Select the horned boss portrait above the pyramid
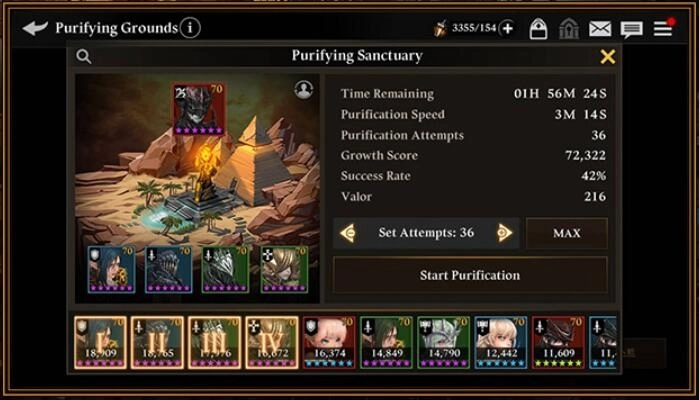699x400 pixels. click(x=198, y=109)
